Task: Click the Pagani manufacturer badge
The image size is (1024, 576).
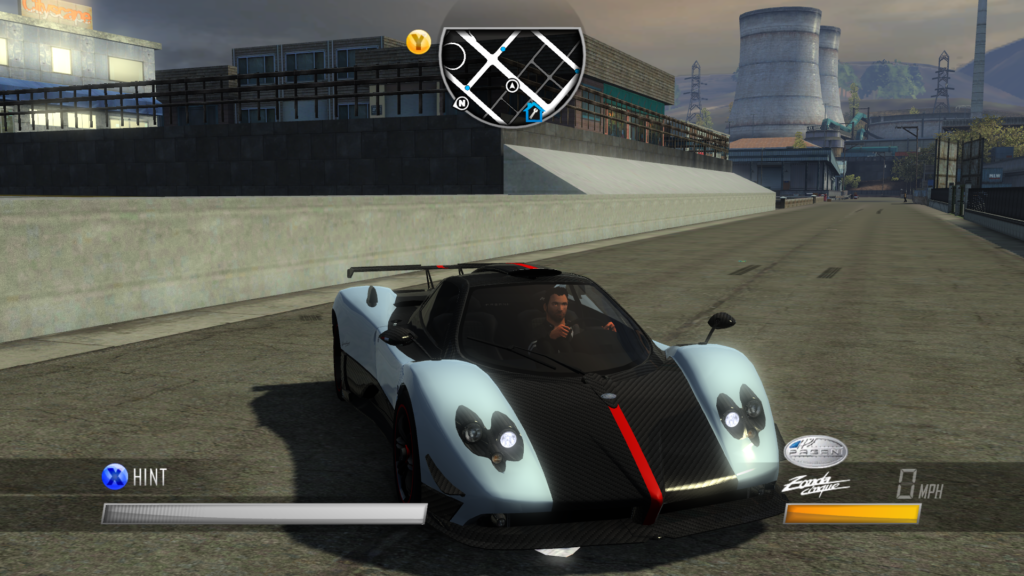Action: [816, 452]
